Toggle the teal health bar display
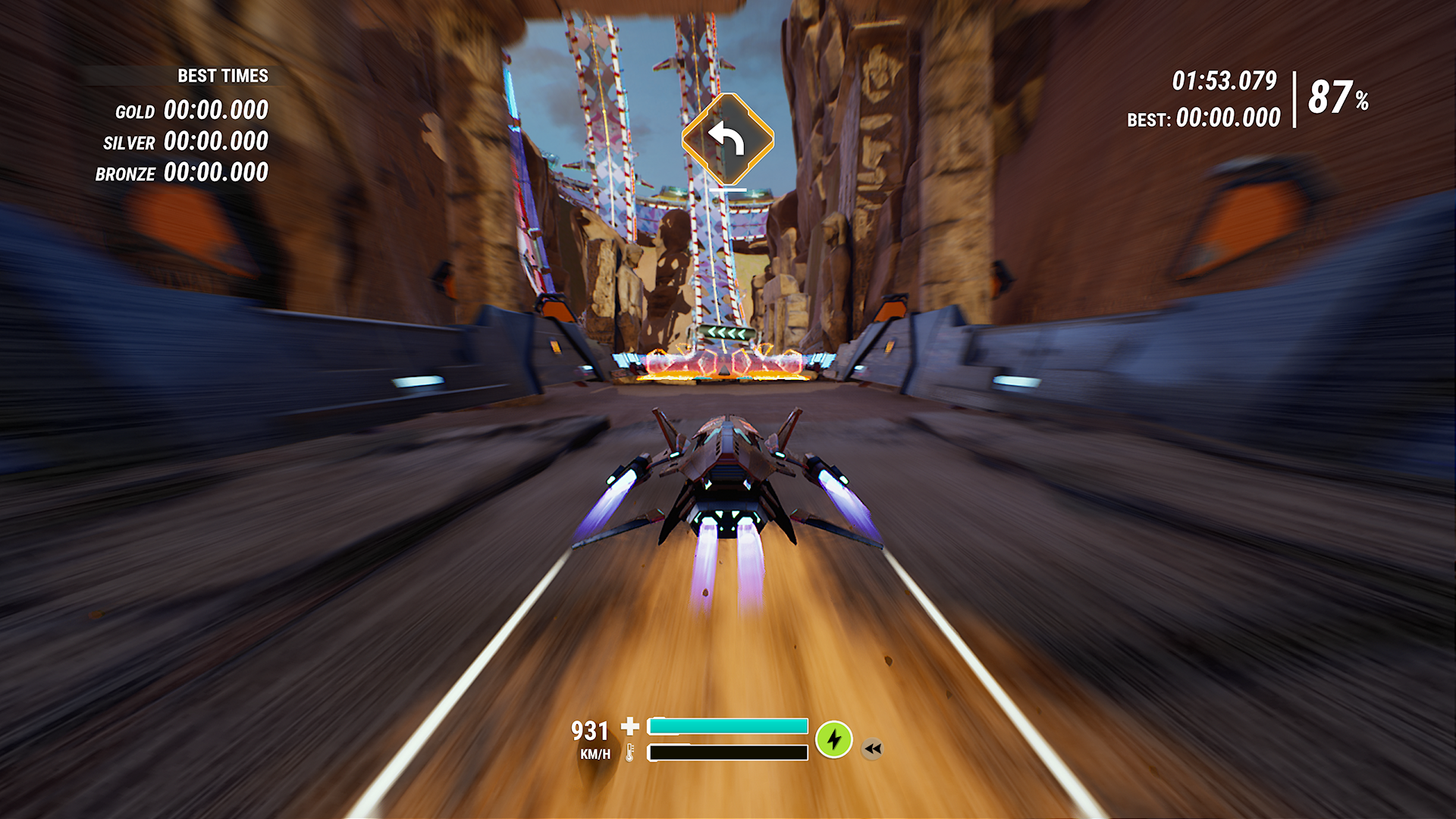 point(728,725)
